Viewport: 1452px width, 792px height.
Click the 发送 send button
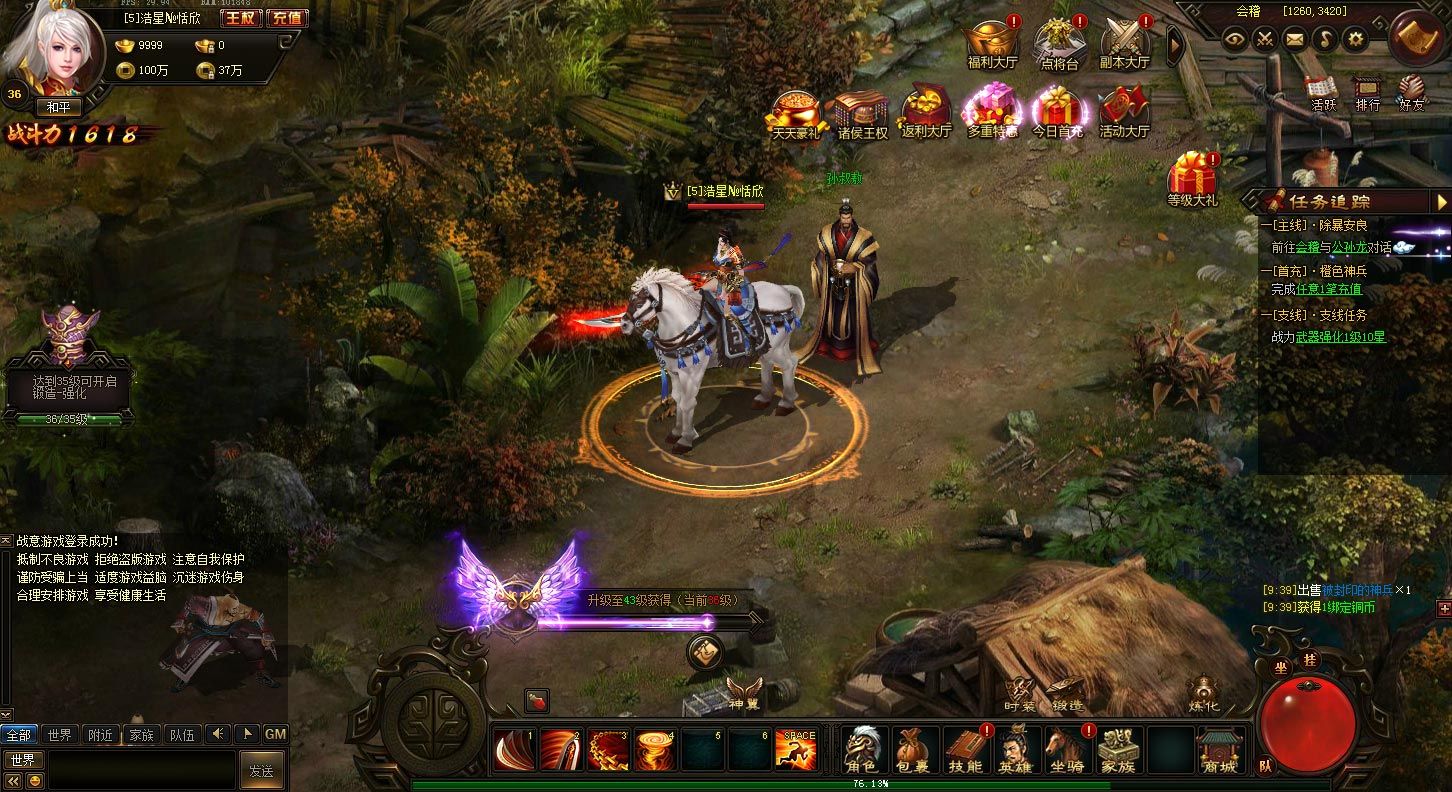point(261,770)
